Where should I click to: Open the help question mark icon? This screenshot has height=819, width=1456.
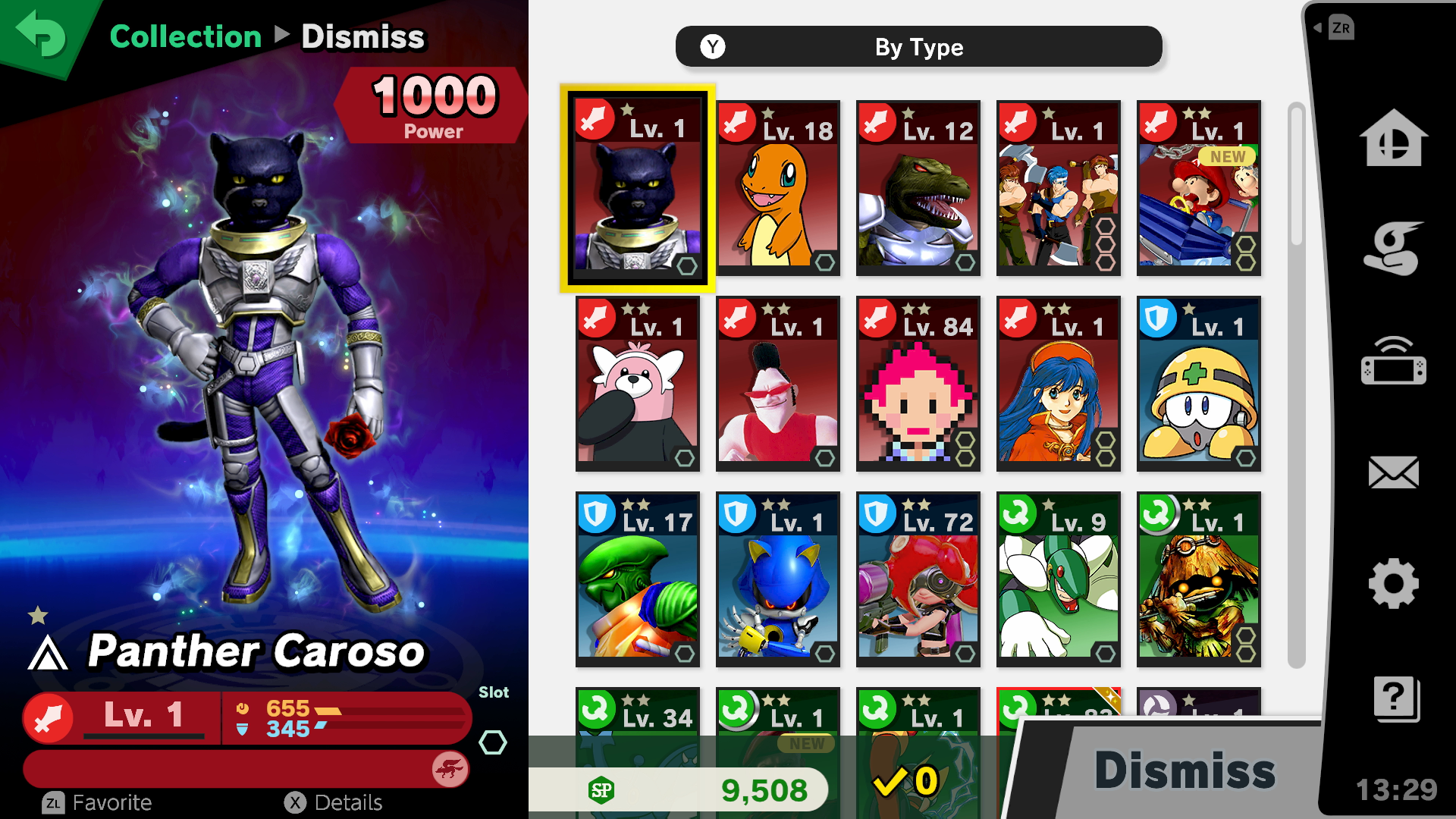(x=1394, y=699)
